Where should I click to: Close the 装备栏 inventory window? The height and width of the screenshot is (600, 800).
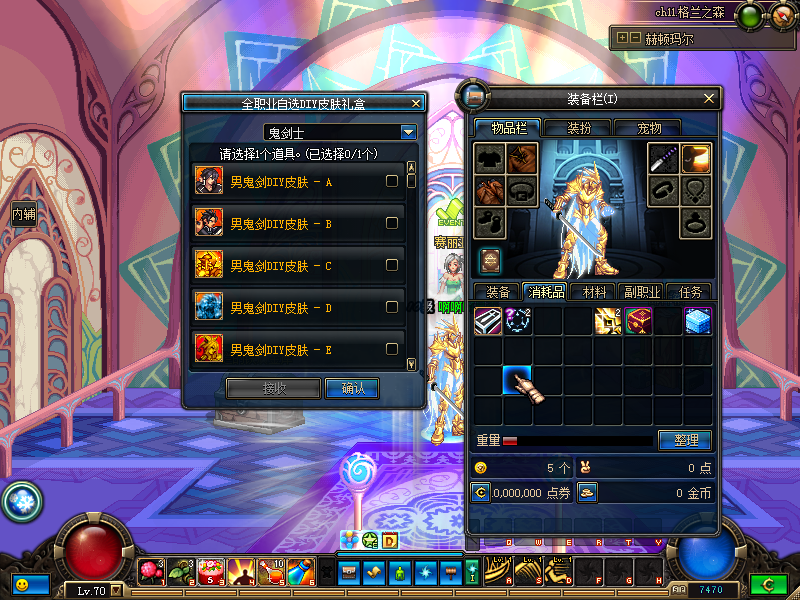click(710, 98)
